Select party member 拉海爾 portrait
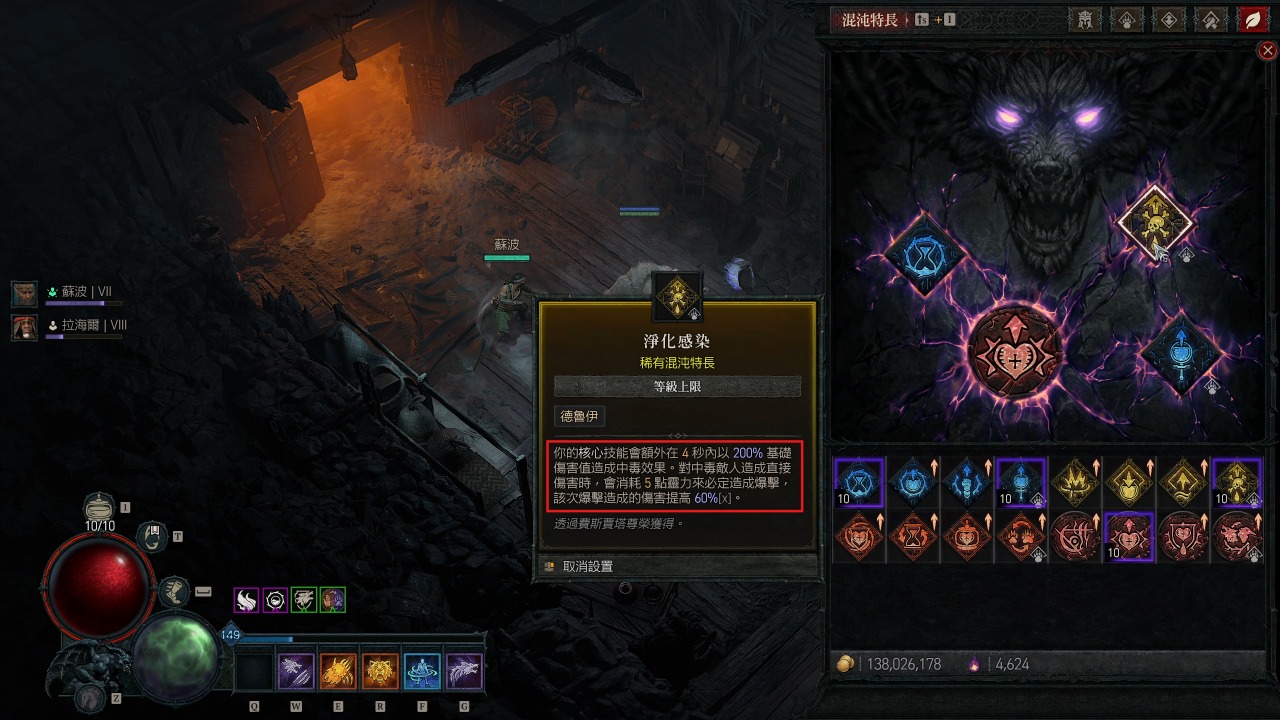 tap(24, 326)
